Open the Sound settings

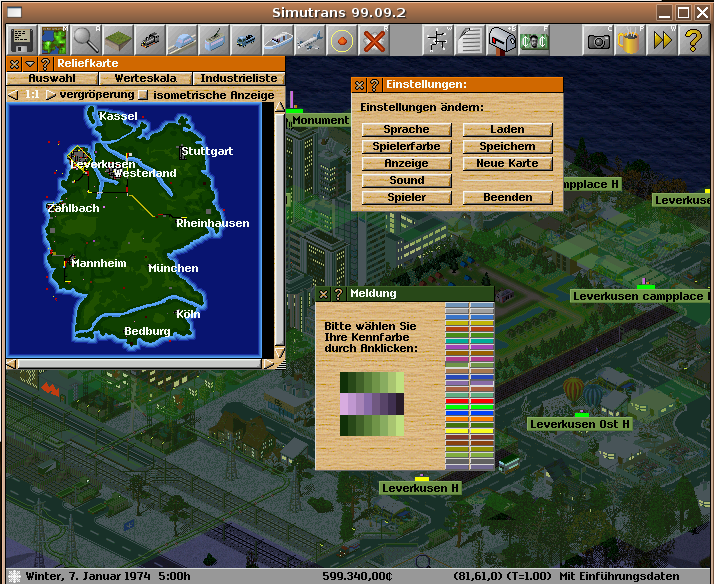point(406,180)
